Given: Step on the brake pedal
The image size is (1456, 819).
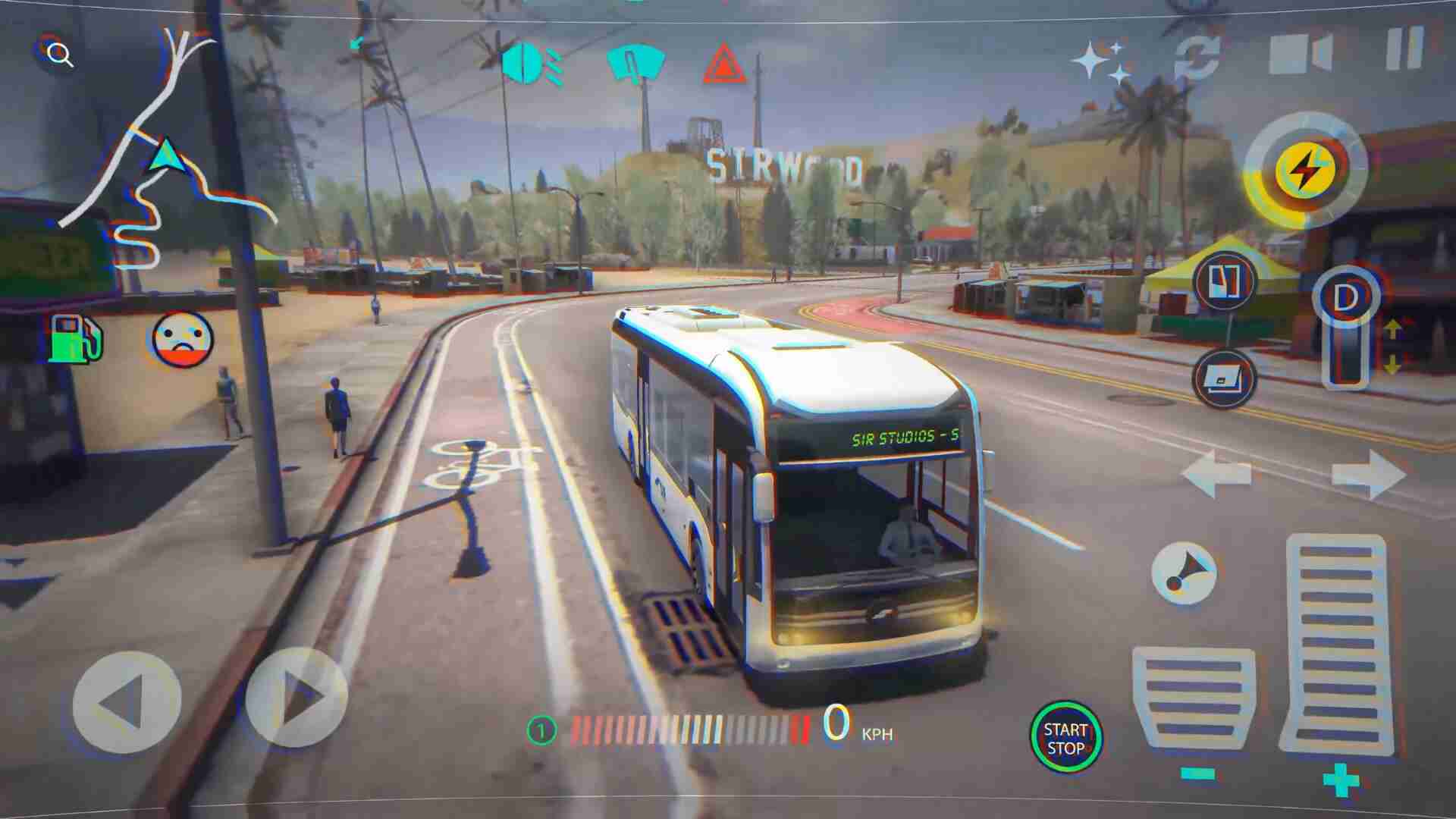Looking at the screenshot, I should click(1193, 699).
